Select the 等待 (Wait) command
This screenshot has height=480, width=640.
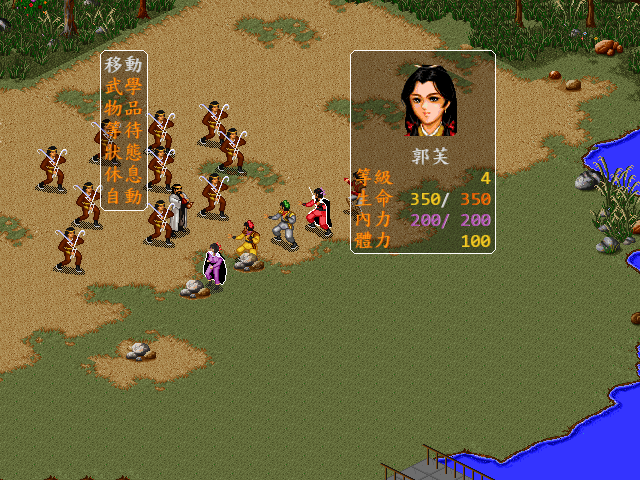click(124, 130)
